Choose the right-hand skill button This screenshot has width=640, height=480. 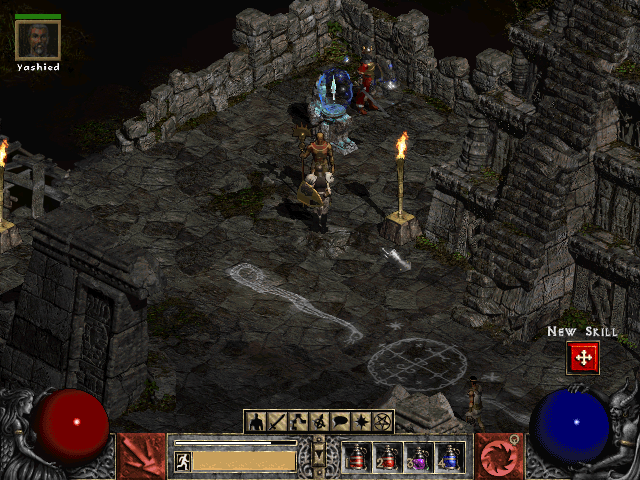497,456
